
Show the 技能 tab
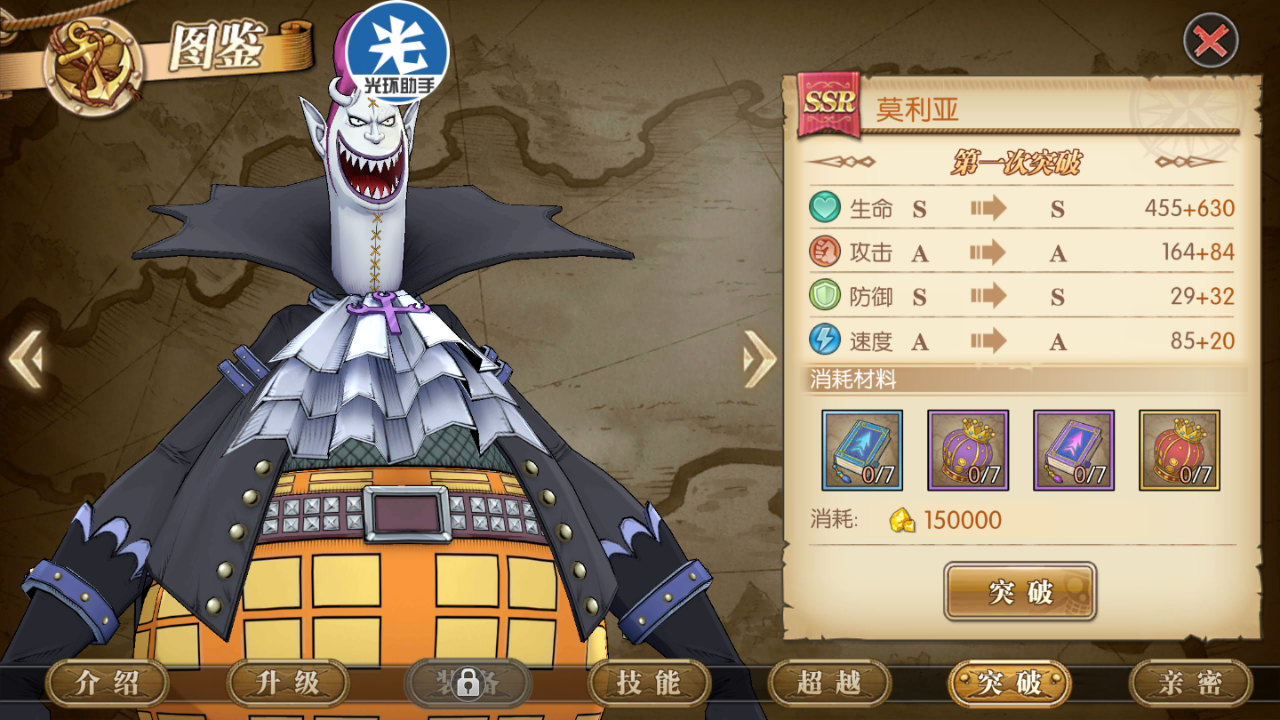[x=649, y=684]
